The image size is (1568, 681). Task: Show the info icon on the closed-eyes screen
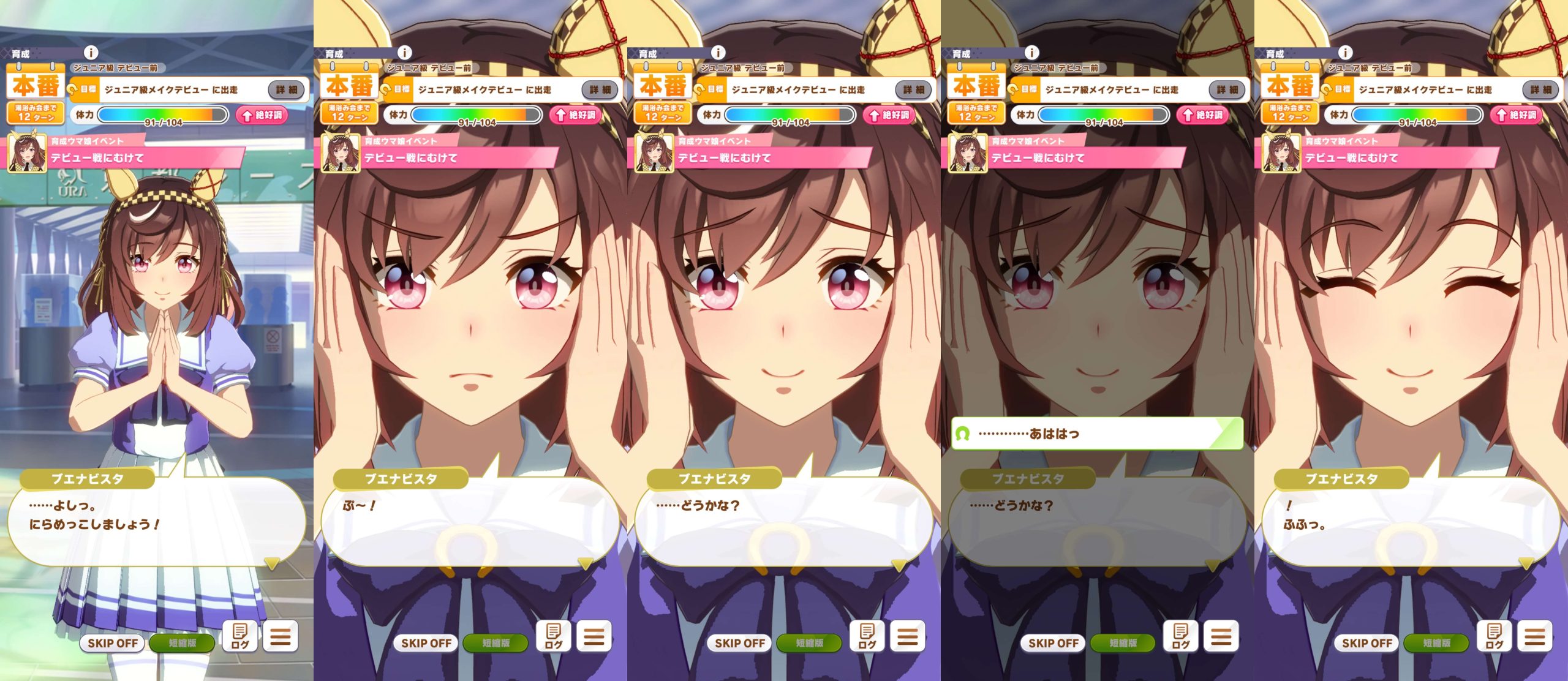coord(1345,53)
